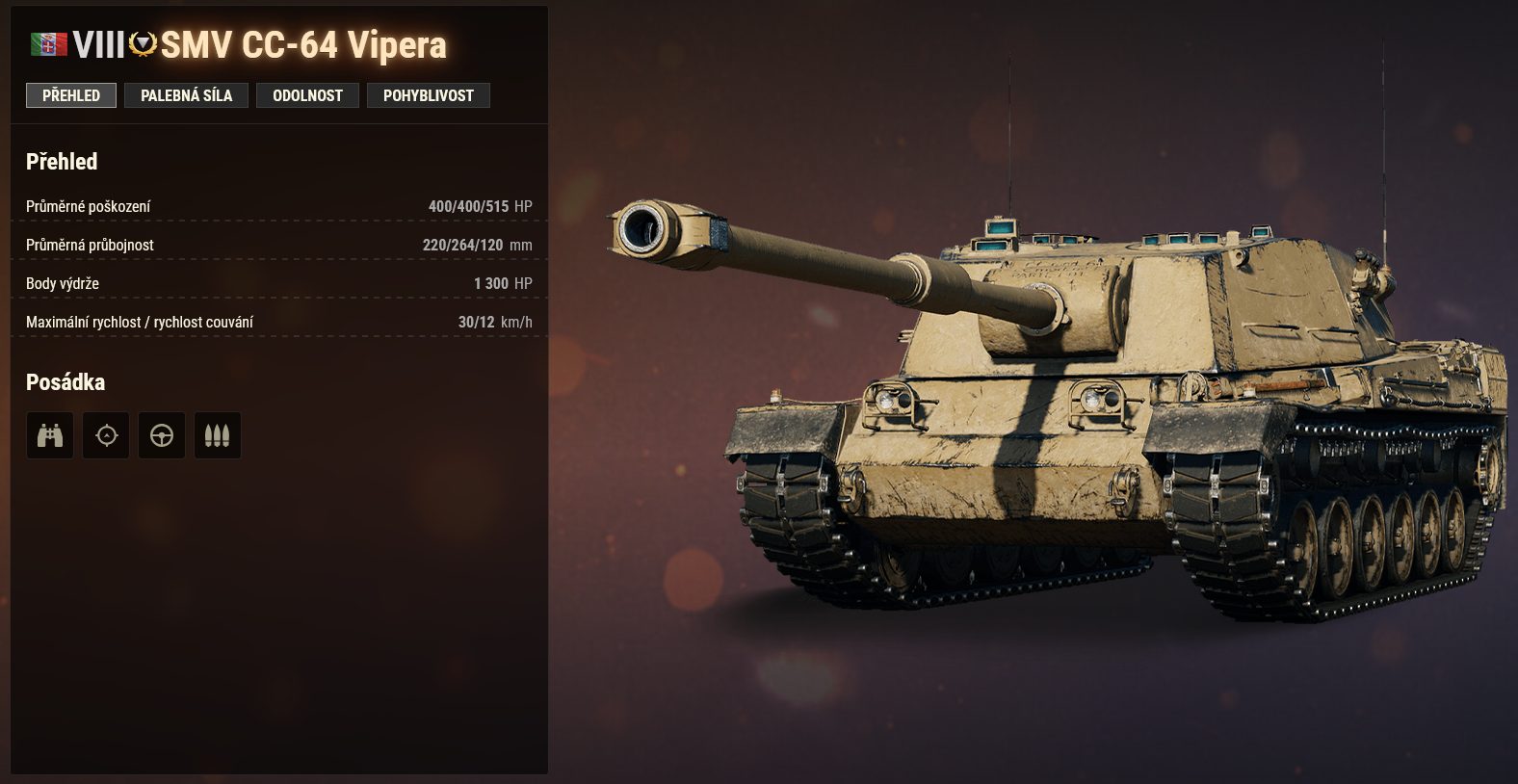This screenshot has height=784, width=1518.
Task: Click the golden premium wreath emblem
Action: (x=142, y=42)
